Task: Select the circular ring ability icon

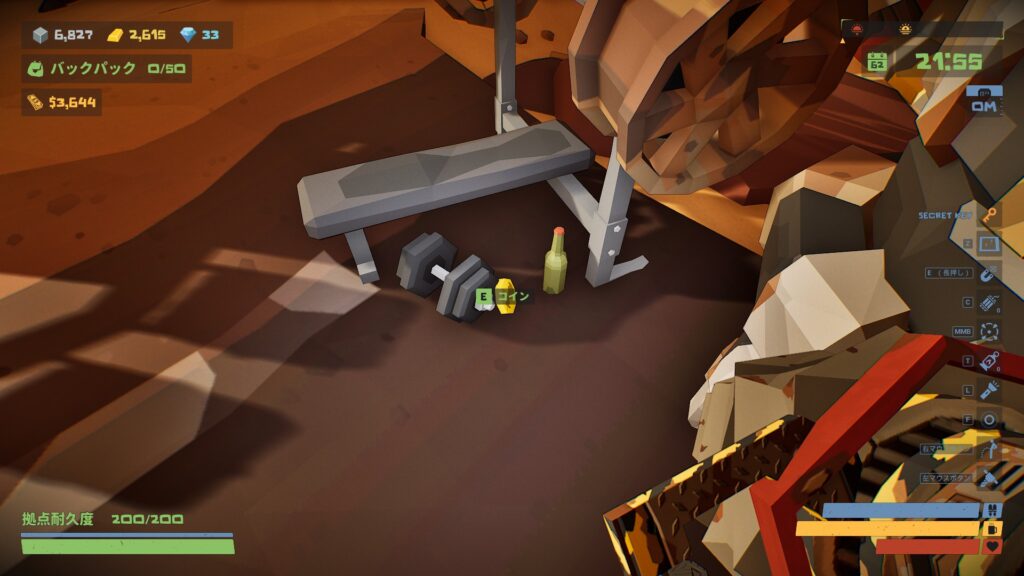Action: (x=989, y=419)
